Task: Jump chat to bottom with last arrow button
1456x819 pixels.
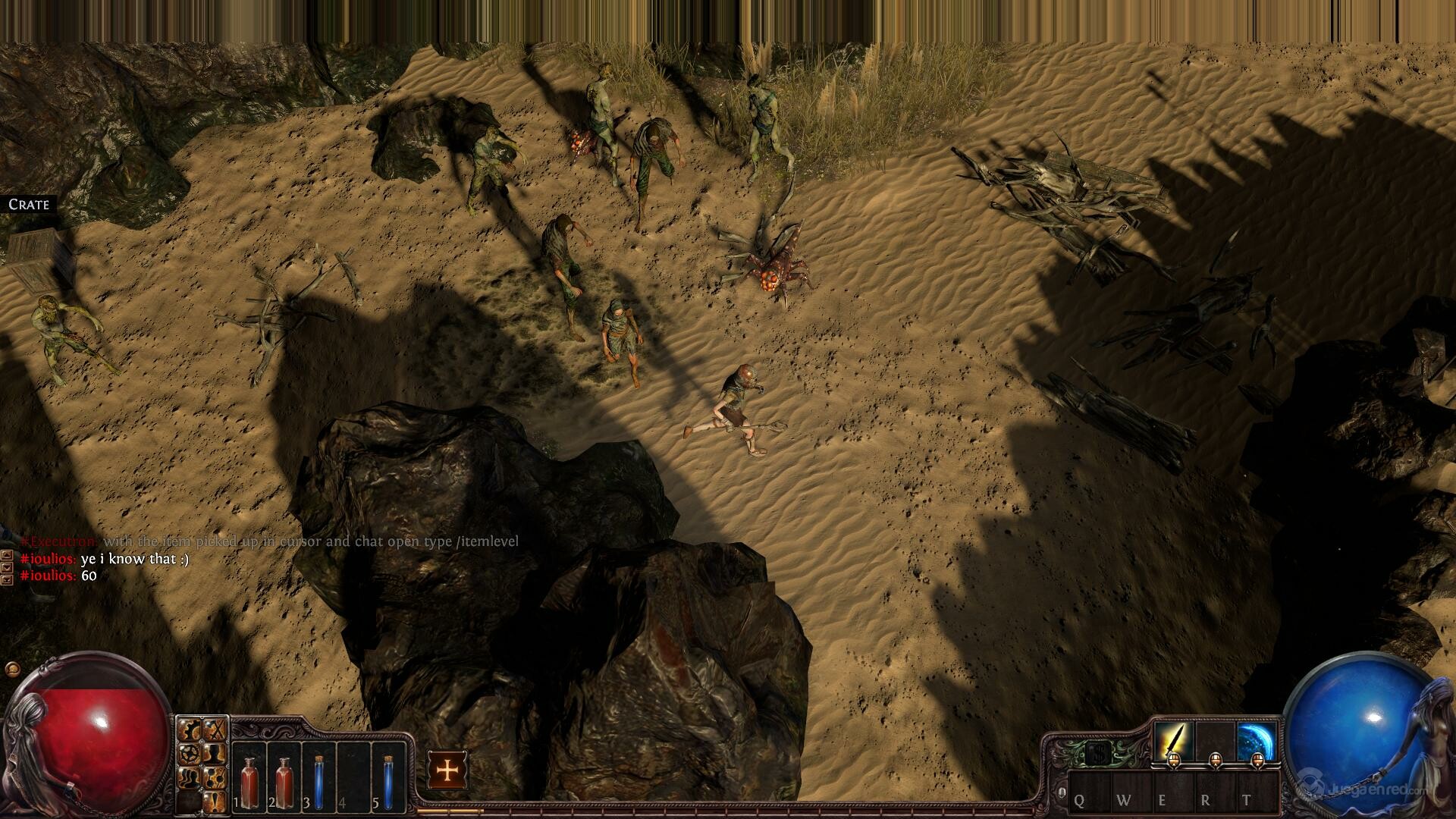Action: coord(7,580)
